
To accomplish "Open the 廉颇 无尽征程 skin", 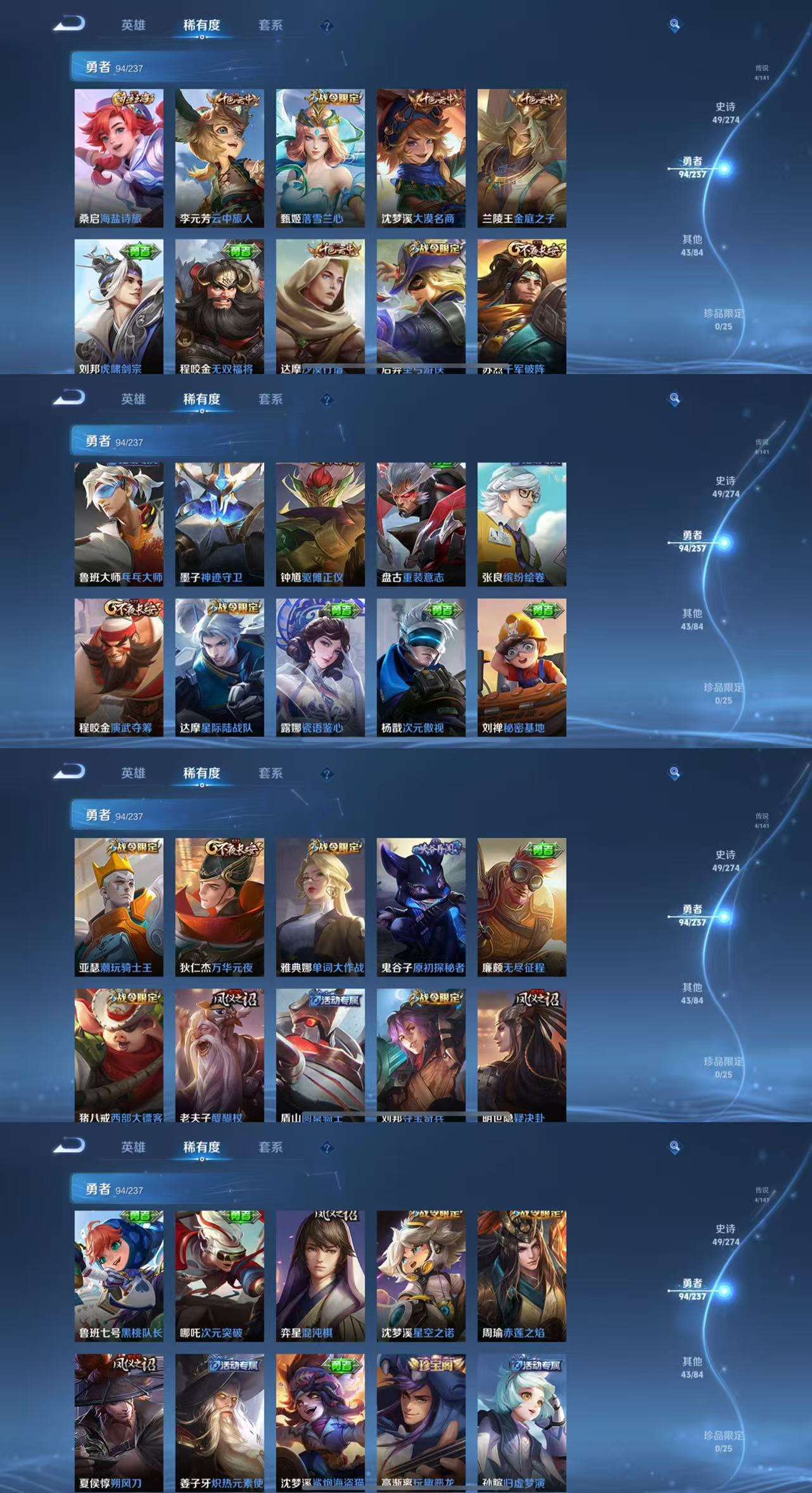I will click(x=521, y=907).
